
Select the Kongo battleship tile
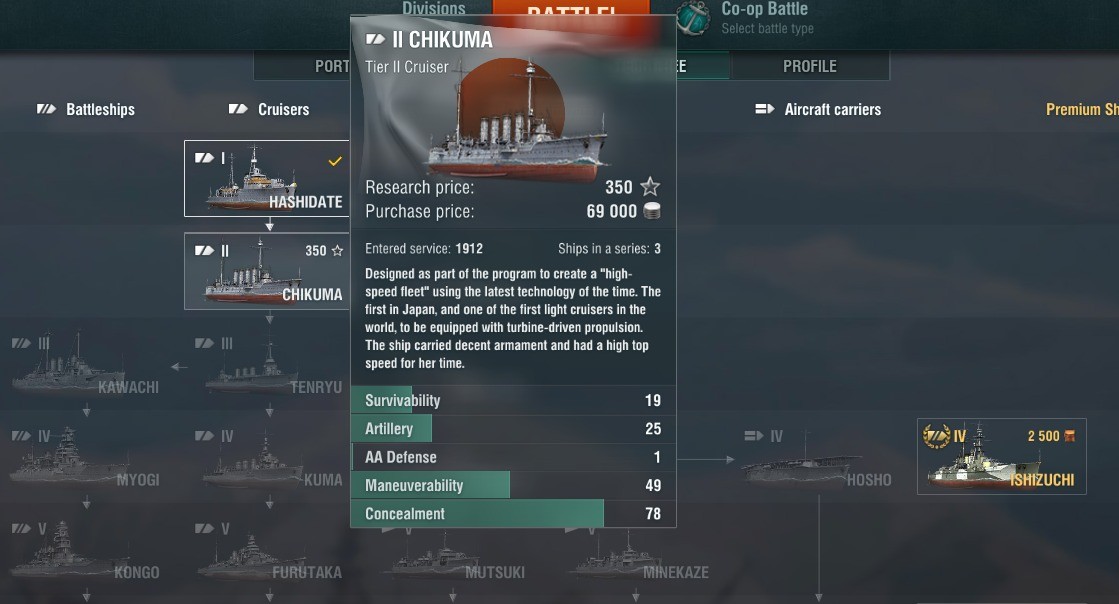tap(86, 551)
